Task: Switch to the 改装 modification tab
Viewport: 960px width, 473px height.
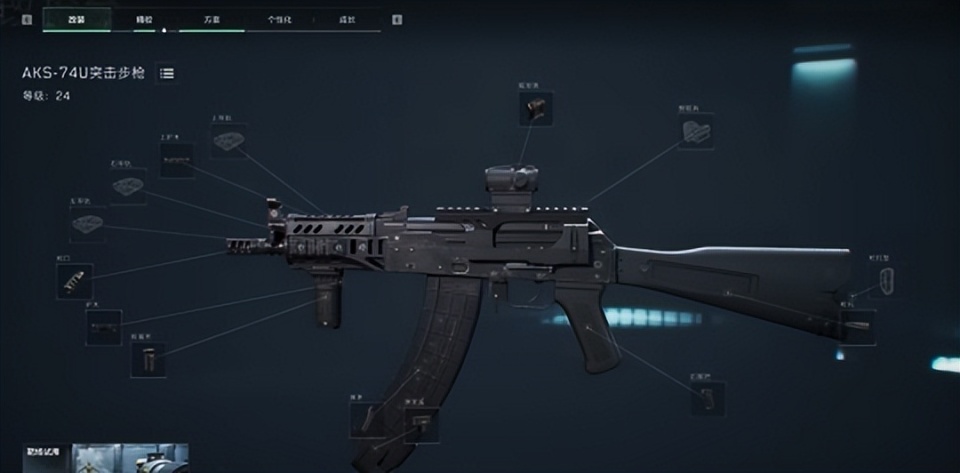Action: click(x=77, y=19)
